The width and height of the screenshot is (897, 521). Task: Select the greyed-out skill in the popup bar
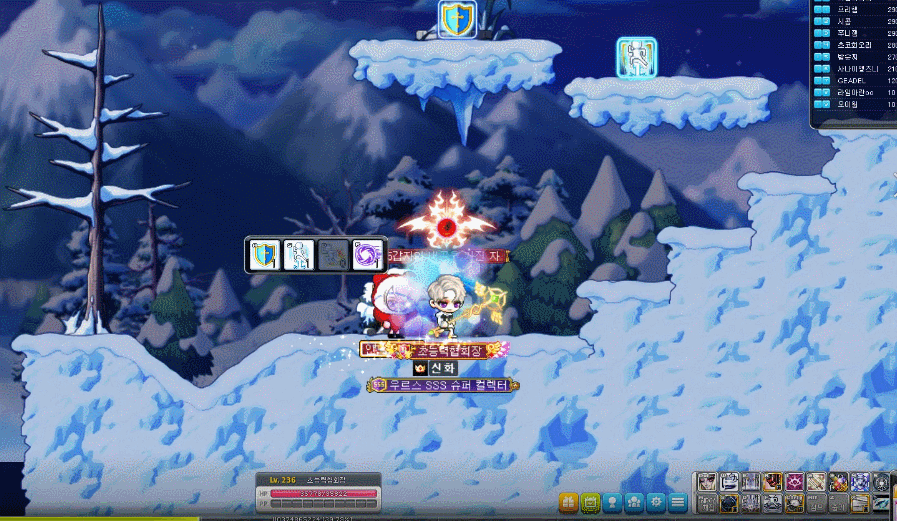(333, 255)
